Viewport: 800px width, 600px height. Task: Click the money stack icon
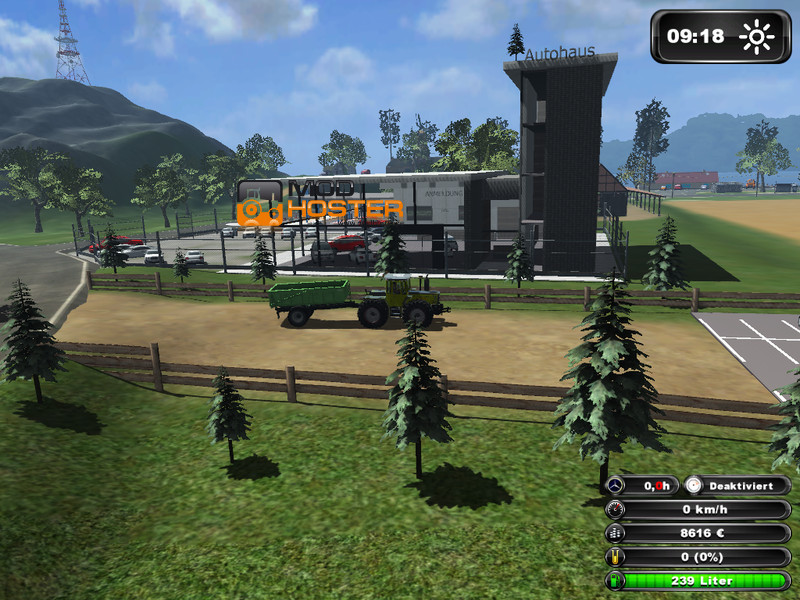click(616, 533)
